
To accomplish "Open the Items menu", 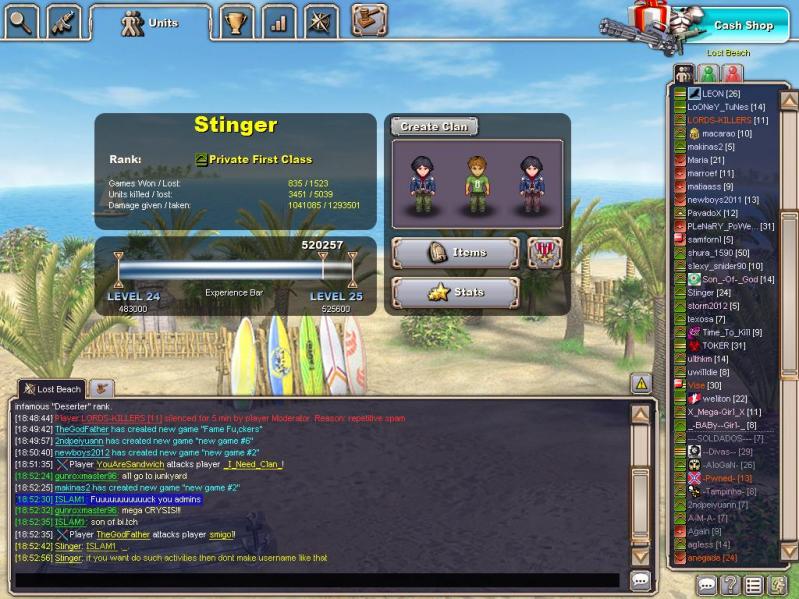I will [x=455, y=253].
